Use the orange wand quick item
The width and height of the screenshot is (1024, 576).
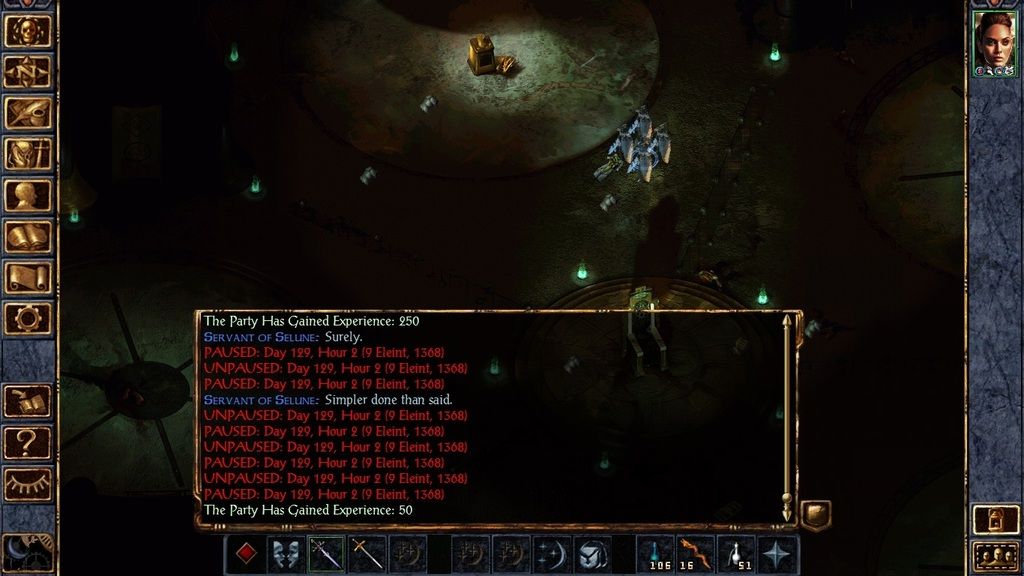[696, 554]
